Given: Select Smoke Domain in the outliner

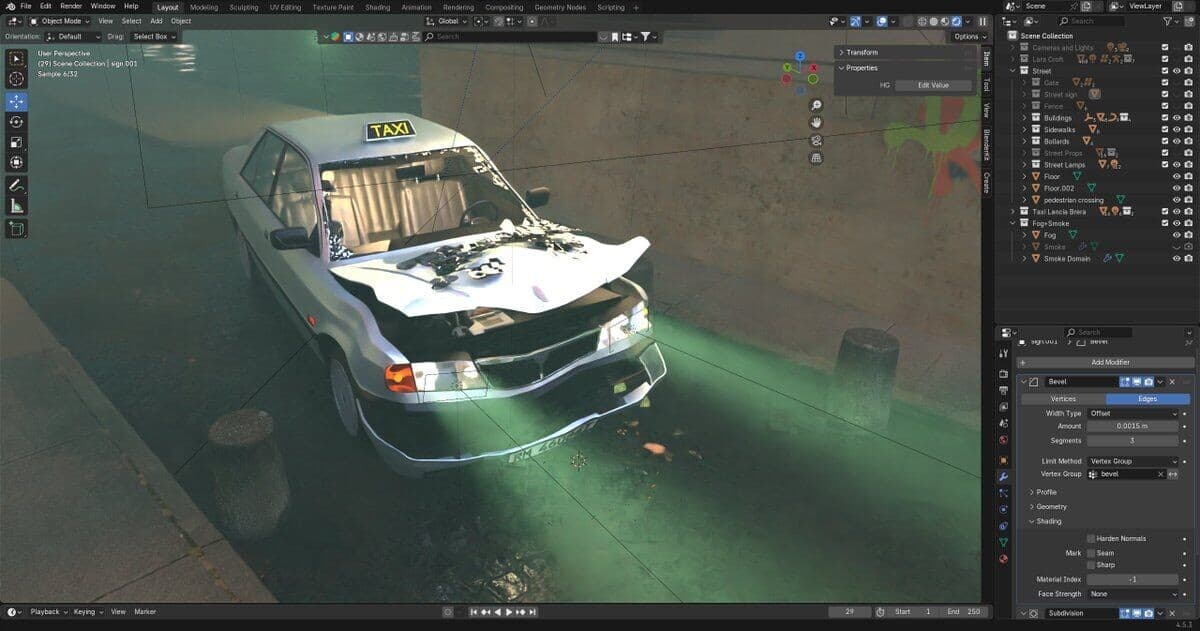Looking at the screenshot, I should pos(1068,259).
